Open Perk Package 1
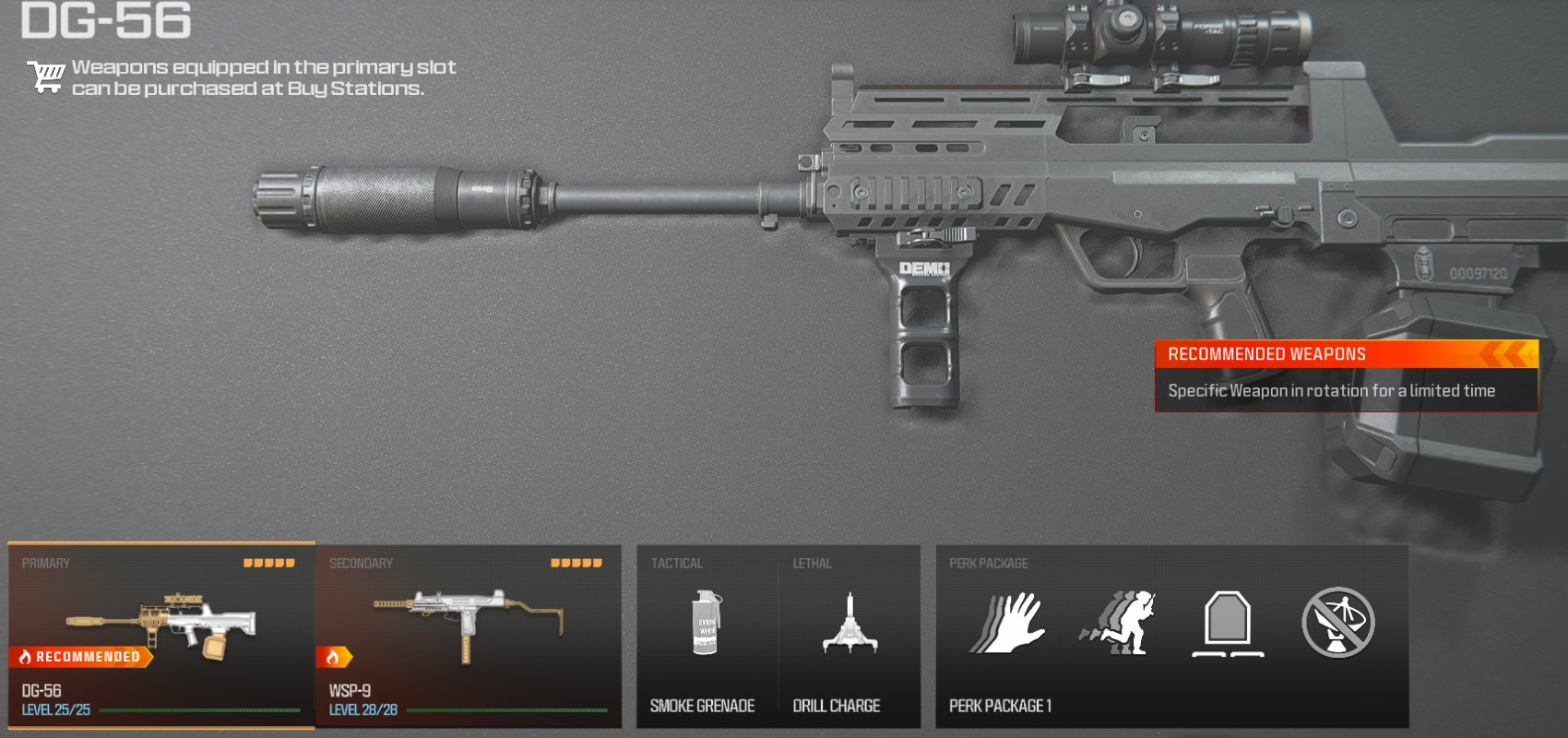This screenshot has width=1568, height=738. [x=1171, y=637]
